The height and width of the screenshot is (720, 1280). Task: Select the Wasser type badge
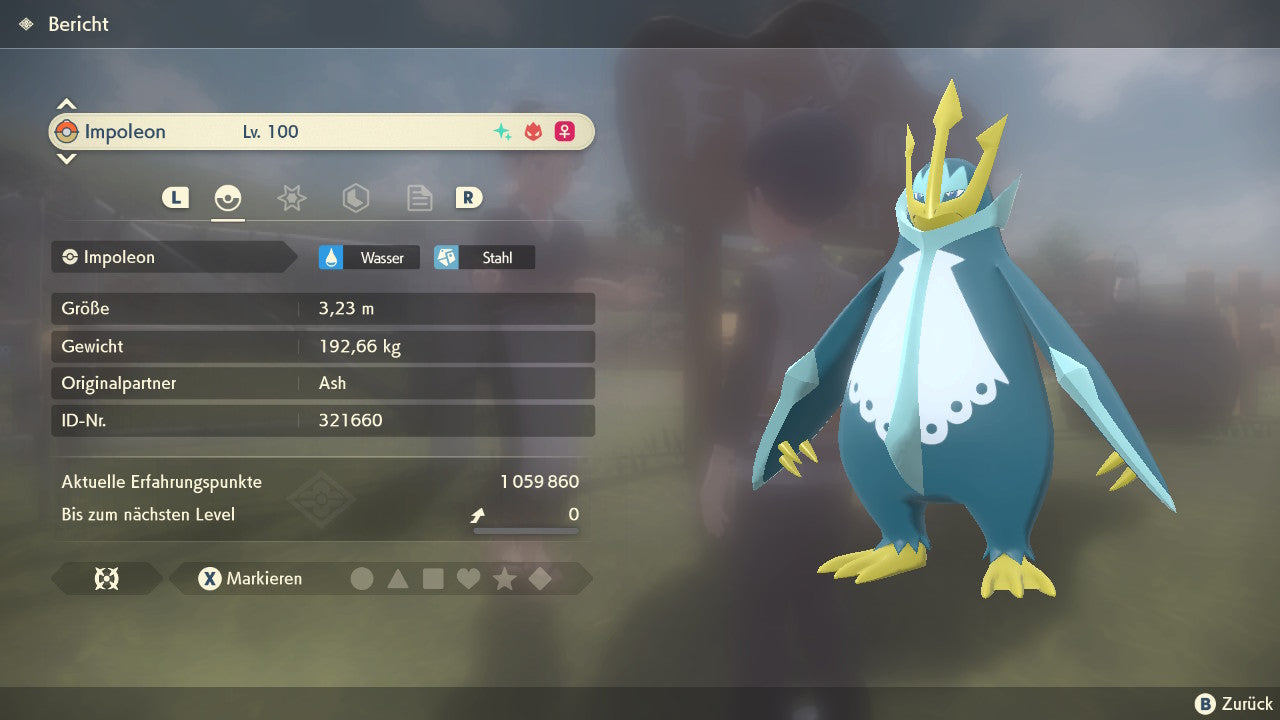click(369, 258)
